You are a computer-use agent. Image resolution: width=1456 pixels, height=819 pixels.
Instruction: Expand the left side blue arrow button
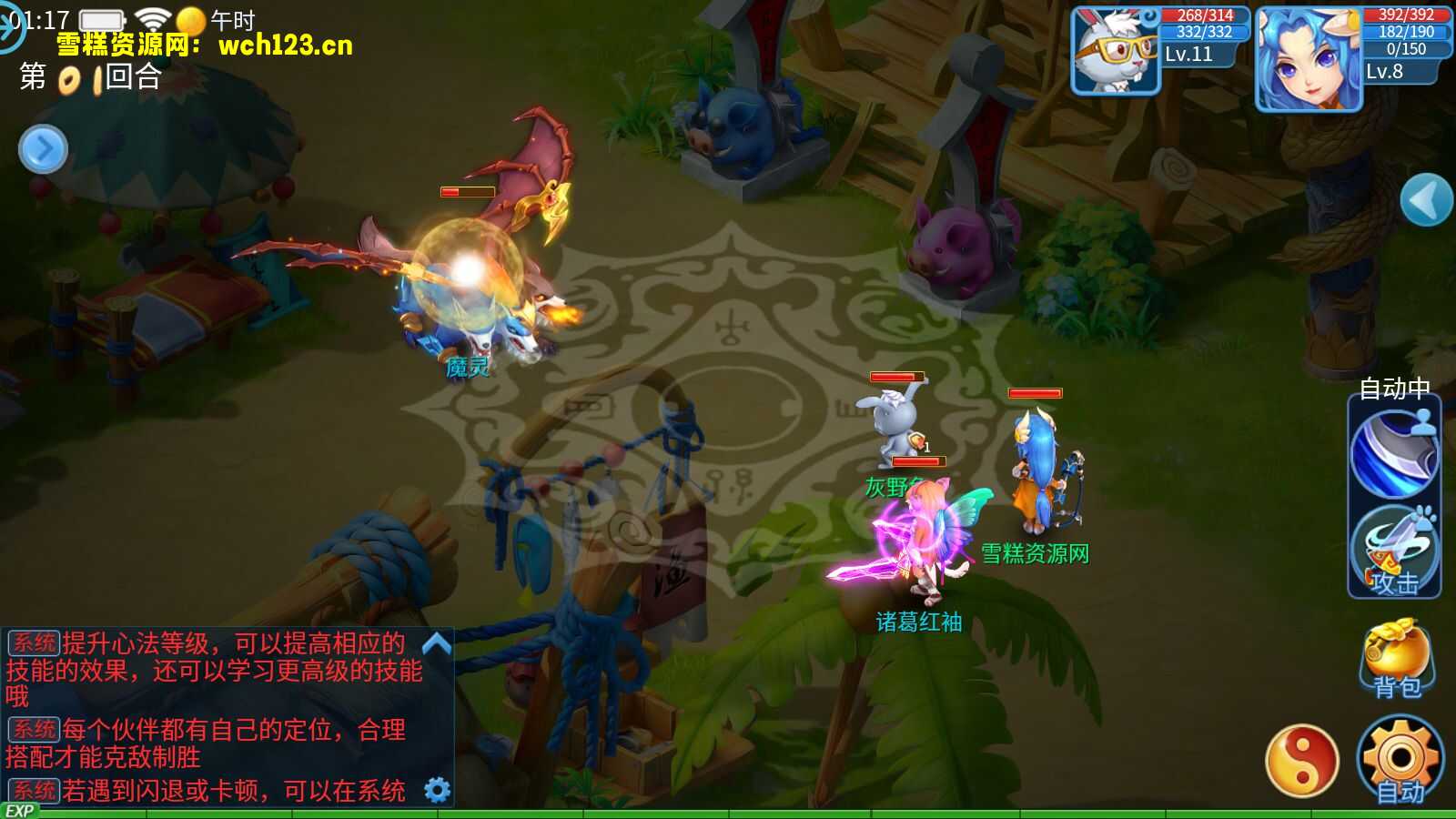pos(43,149)
